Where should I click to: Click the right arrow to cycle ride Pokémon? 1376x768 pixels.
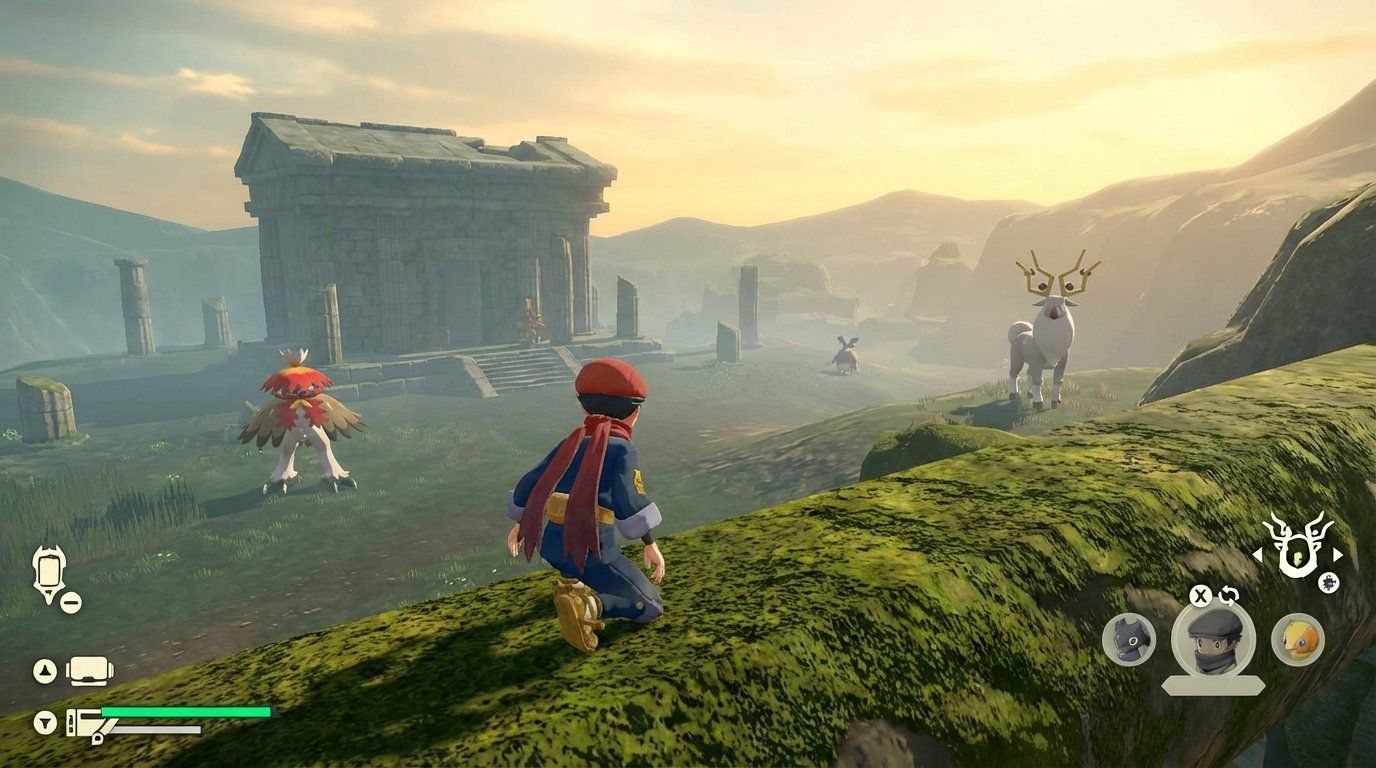(1338, 554)
